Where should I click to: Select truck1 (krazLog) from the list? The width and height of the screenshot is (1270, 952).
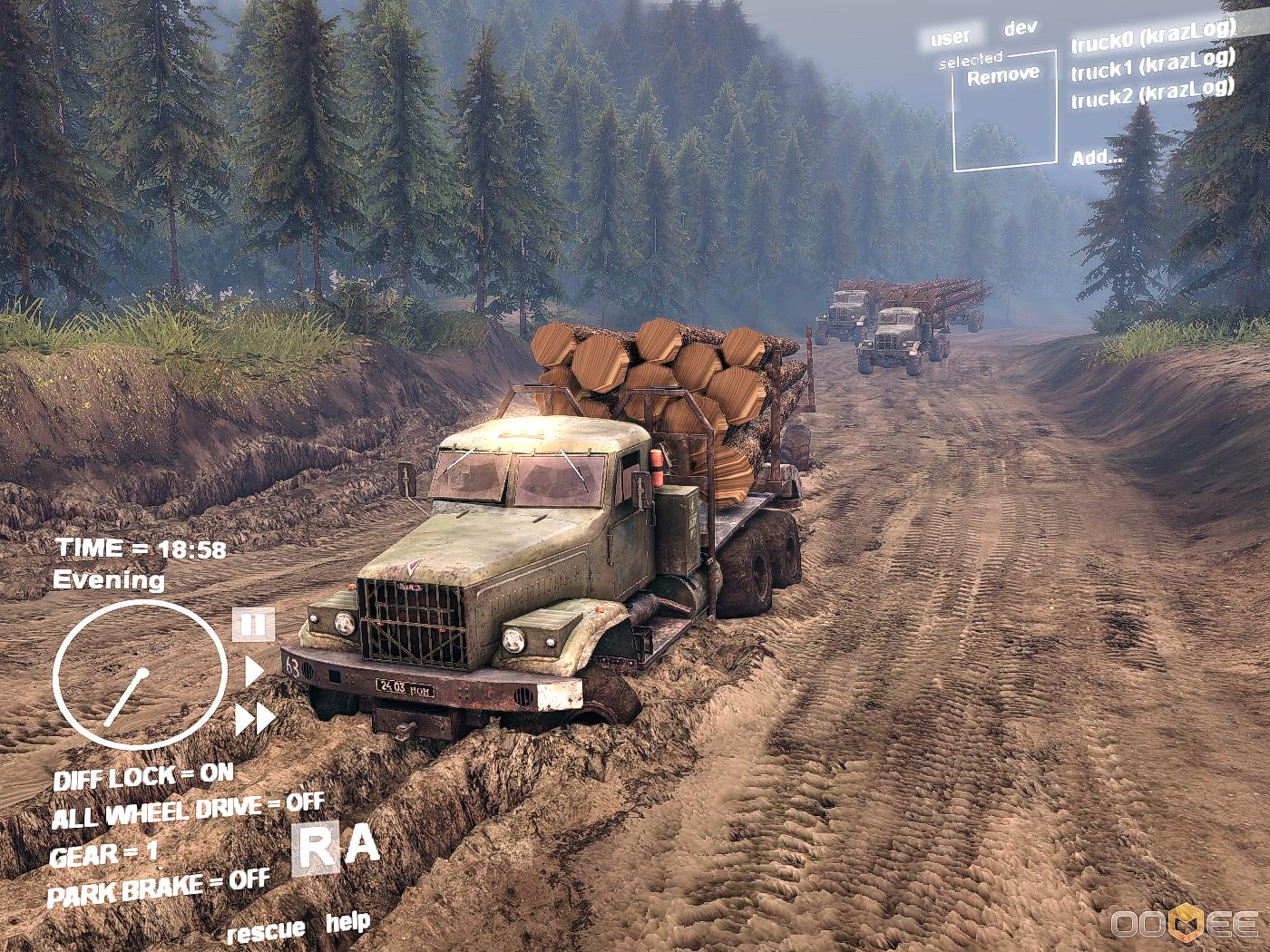tap(1152, 63)
